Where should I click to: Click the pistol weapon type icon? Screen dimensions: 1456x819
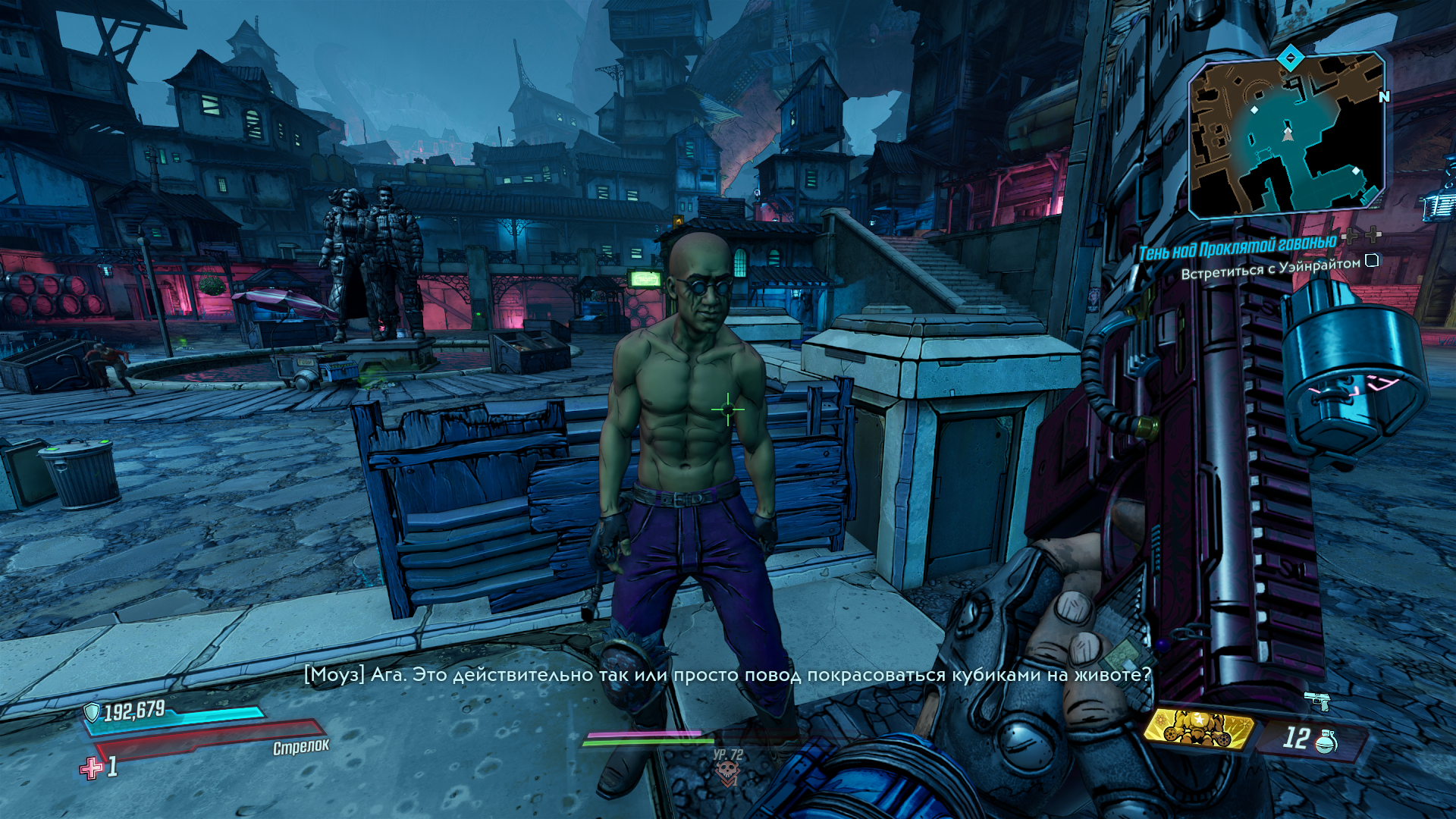click(1317, 700)
